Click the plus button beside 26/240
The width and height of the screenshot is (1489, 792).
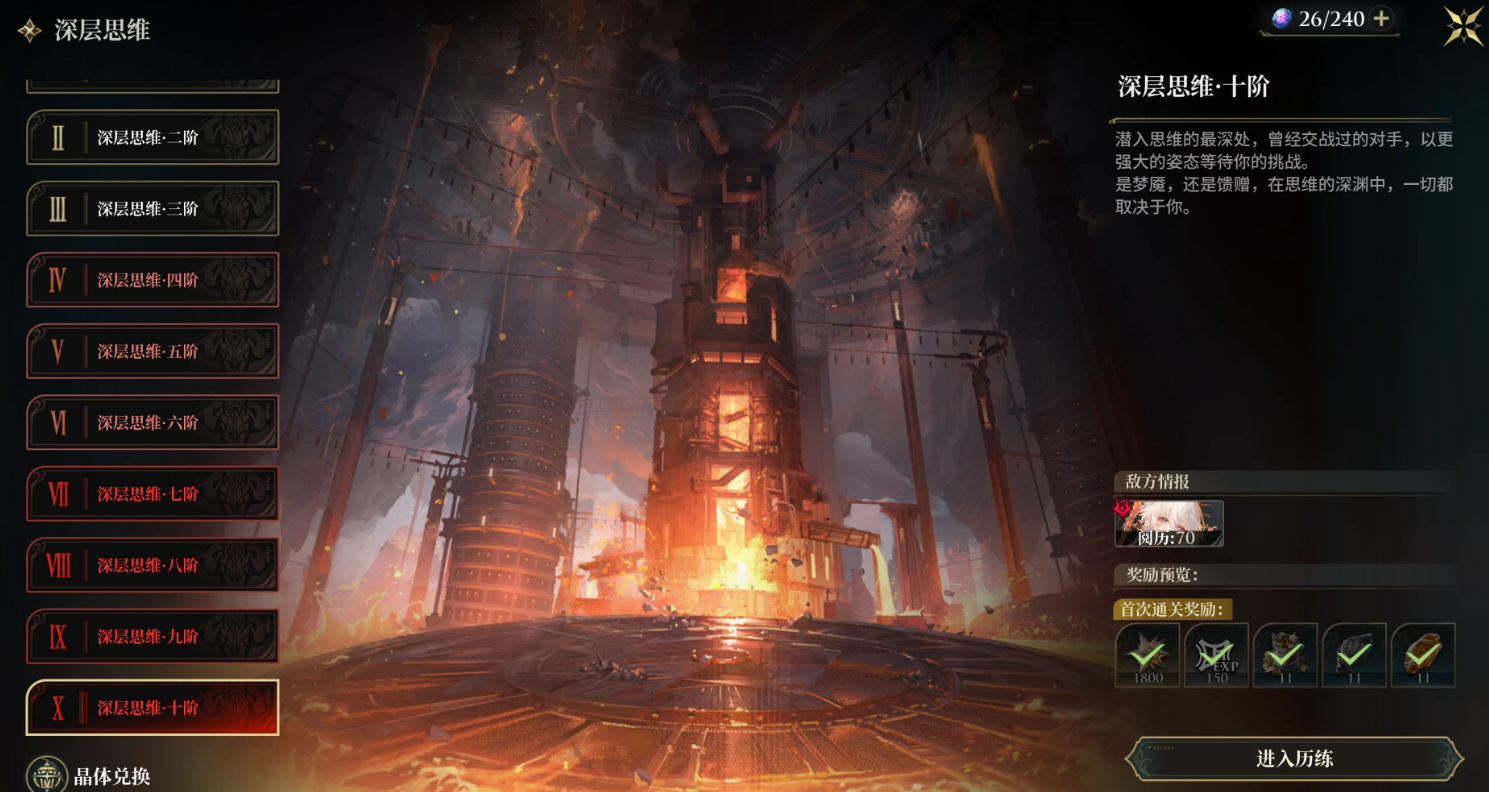(1381, 19)
